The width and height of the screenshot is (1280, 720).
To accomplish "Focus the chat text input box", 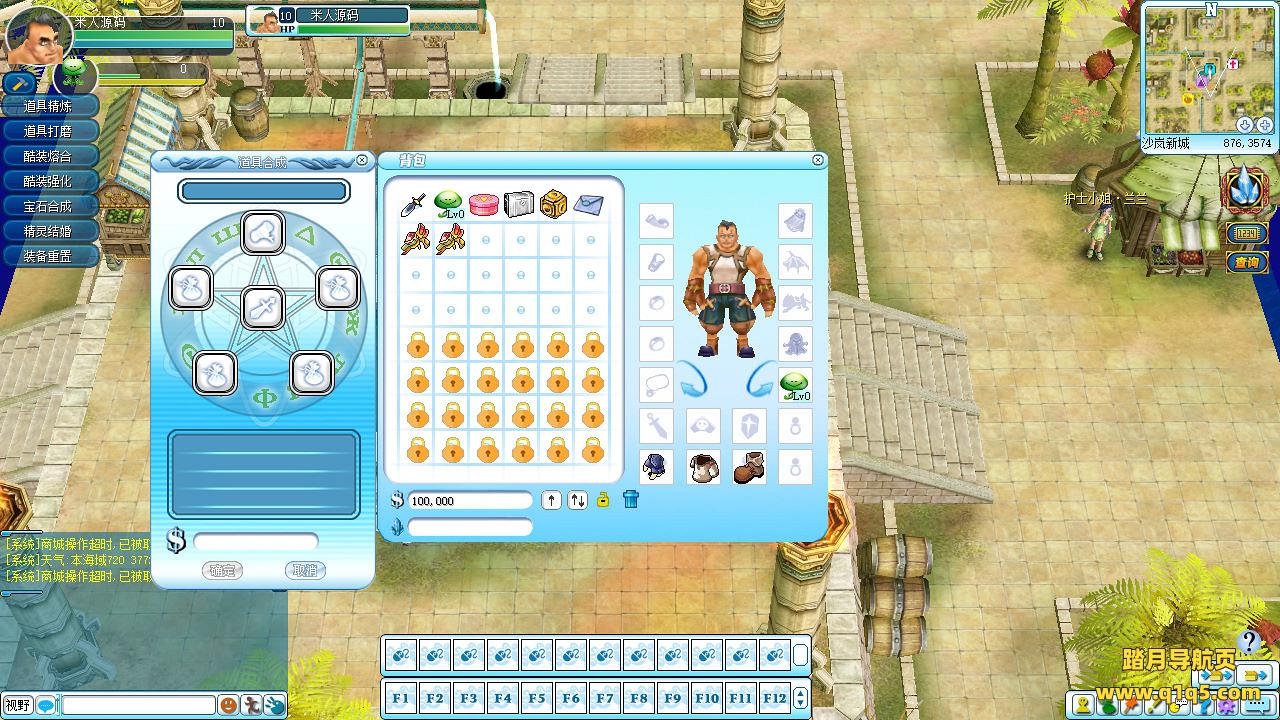I will (138, 705).
